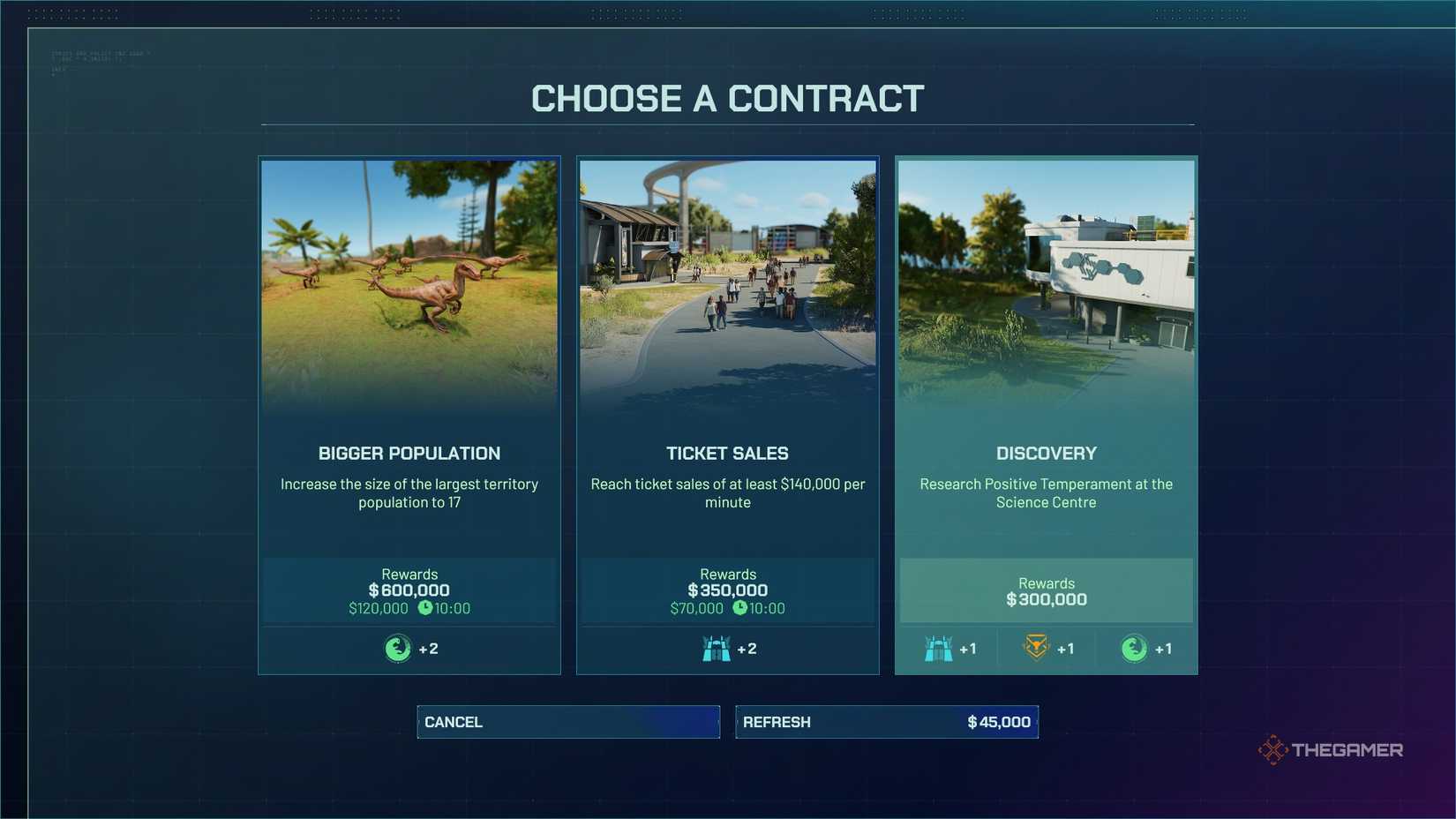Select the green dinosaur welfare reward icon

point(397,647)
